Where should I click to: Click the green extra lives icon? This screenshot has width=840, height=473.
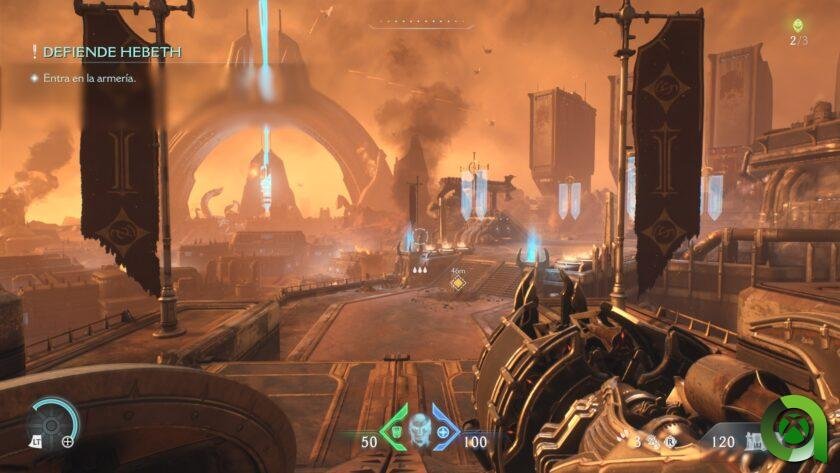point(797,26)
